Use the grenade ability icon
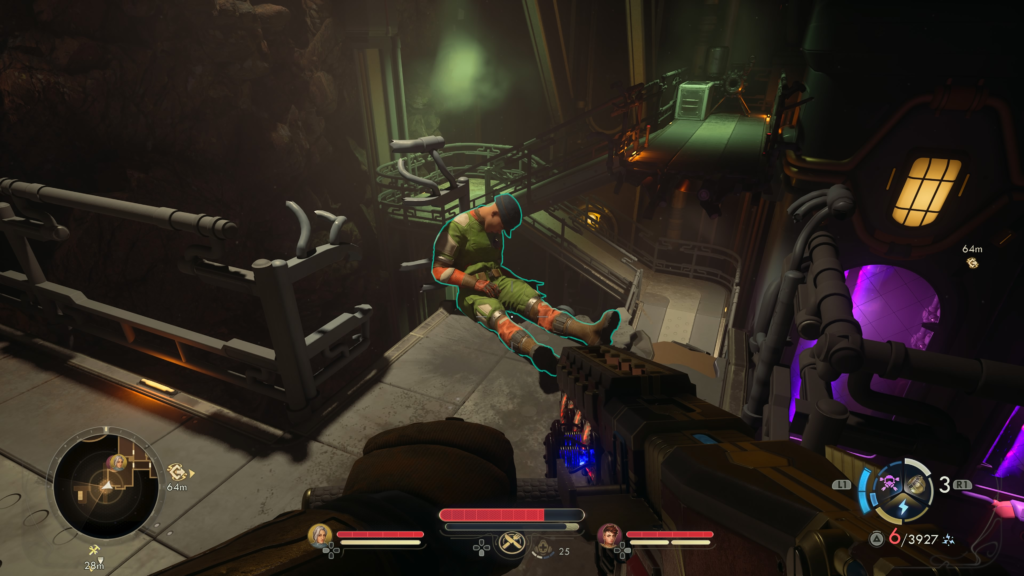This screenshot has width=1024, height=576. [x=915, y=485]
